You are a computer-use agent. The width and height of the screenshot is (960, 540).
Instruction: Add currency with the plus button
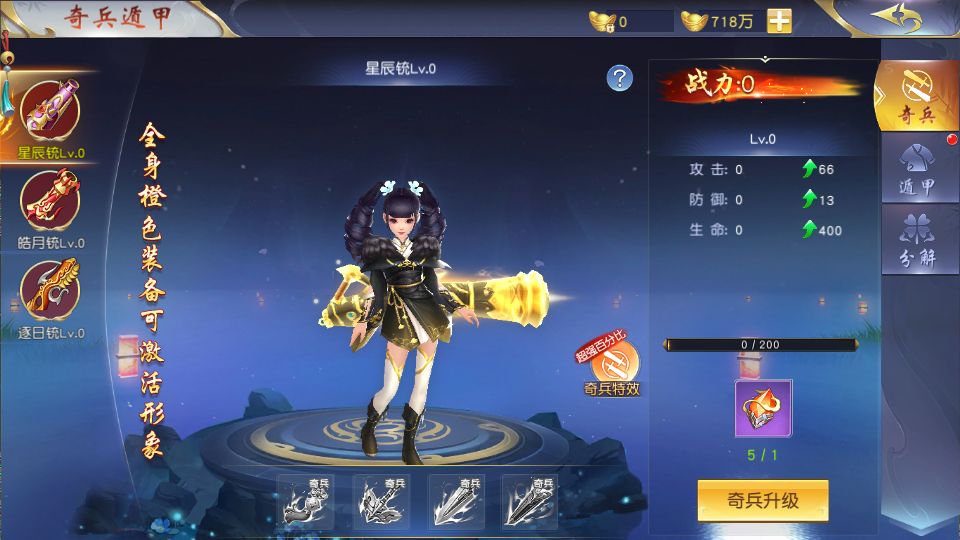(x=779, y=21)
